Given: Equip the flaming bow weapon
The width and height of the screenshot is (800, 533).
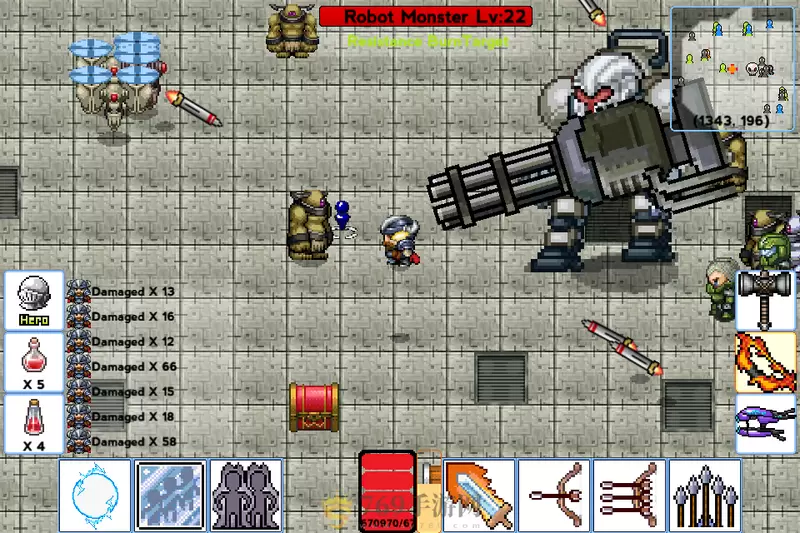Looking at the screenshot, I should pyautogui.click(x=767, y=362).
